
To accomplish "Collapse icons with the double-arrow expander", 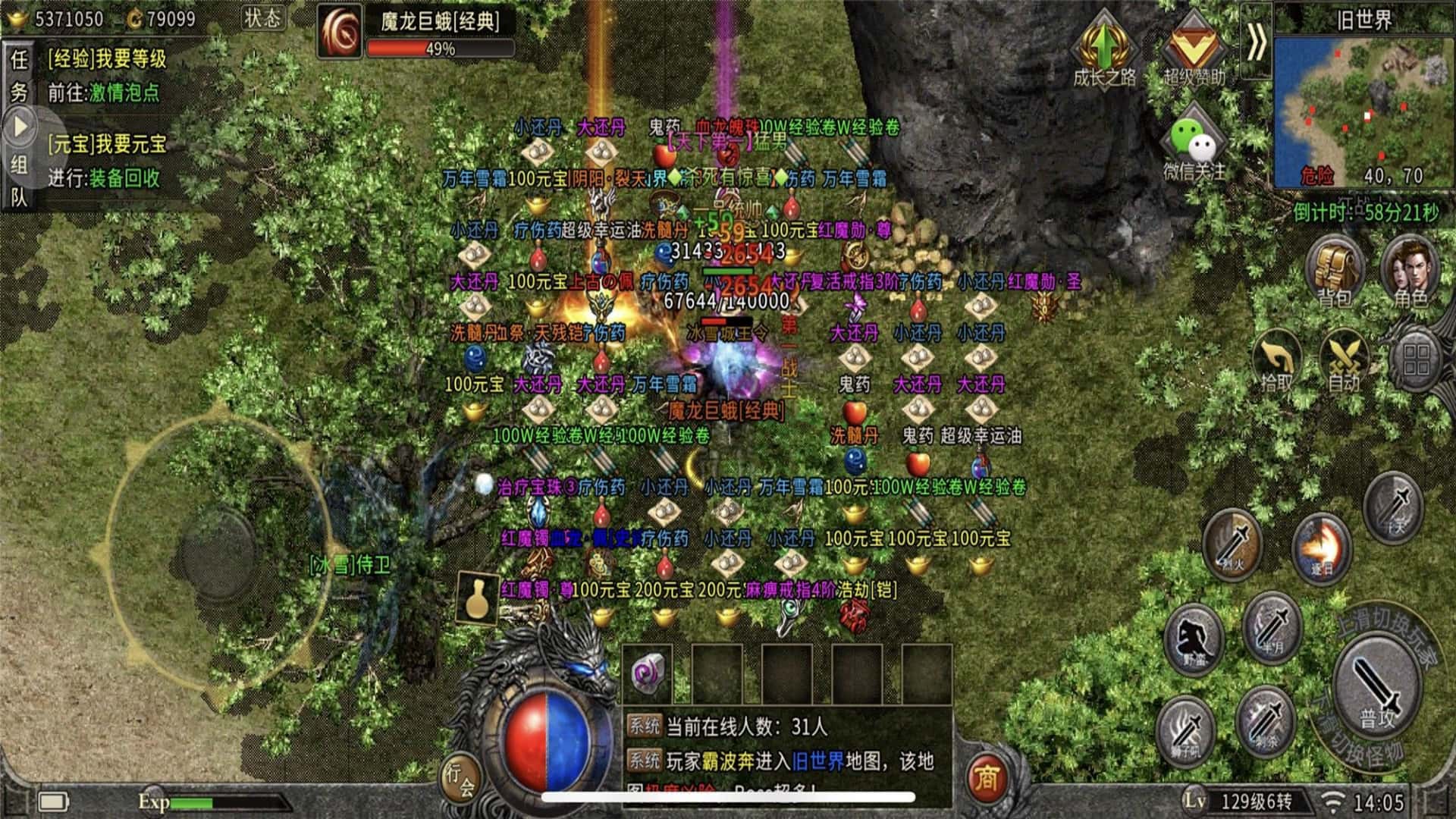I will tap(1257, 43).
